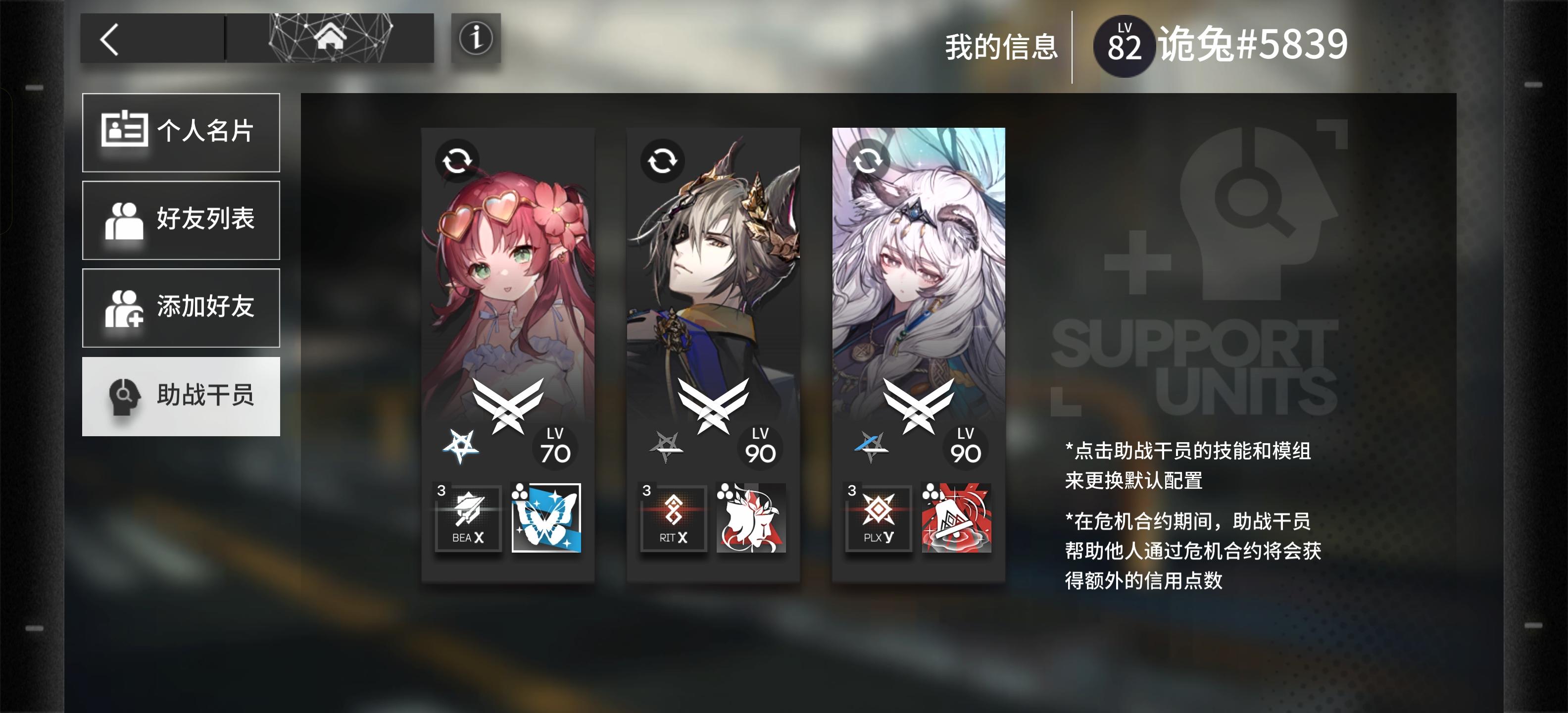
Task: Swap the third support operator with refresh icon
Action: coord(869,161)
